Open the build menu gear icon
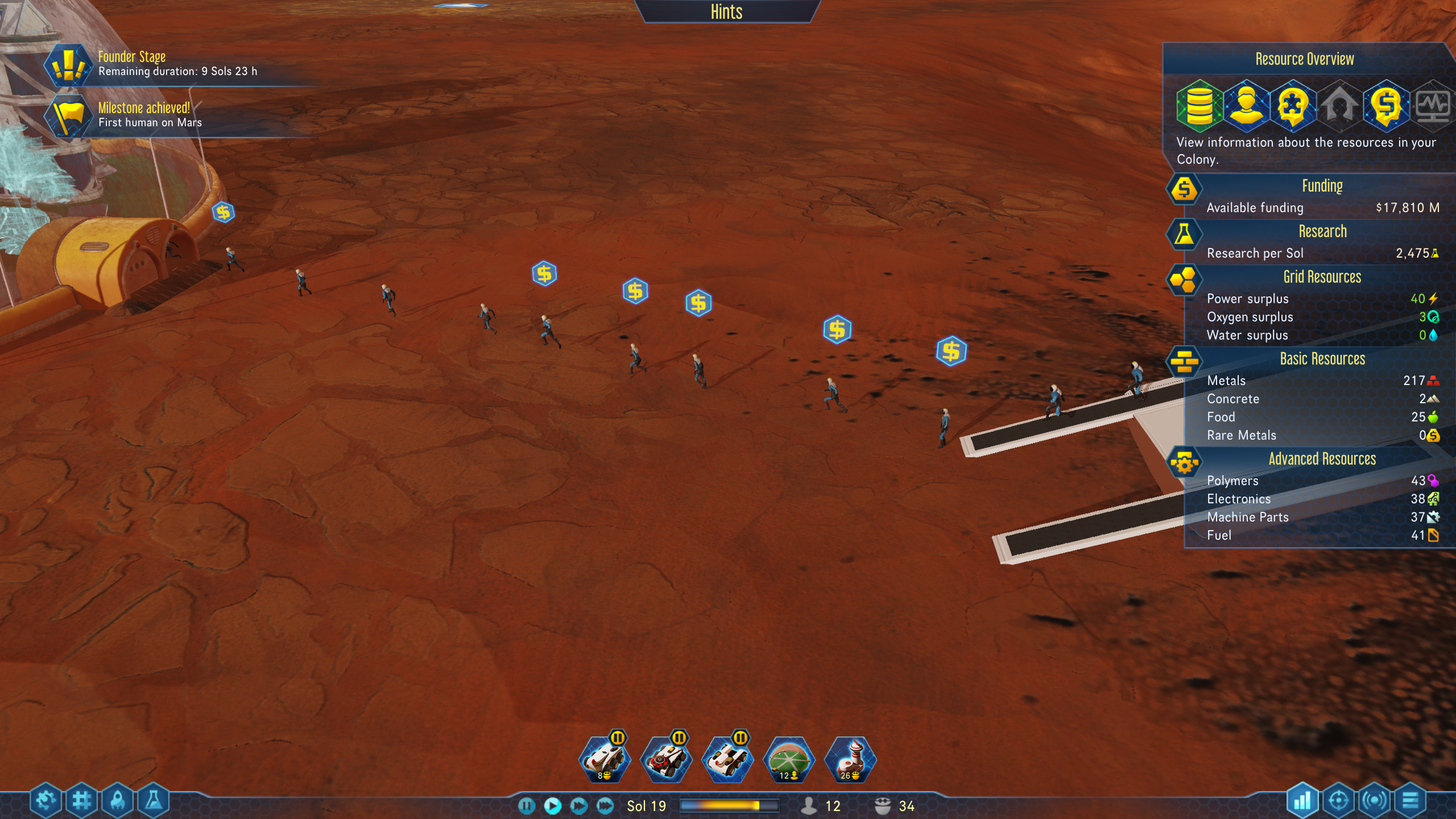The image size is (1456, 819). [45, 801]
